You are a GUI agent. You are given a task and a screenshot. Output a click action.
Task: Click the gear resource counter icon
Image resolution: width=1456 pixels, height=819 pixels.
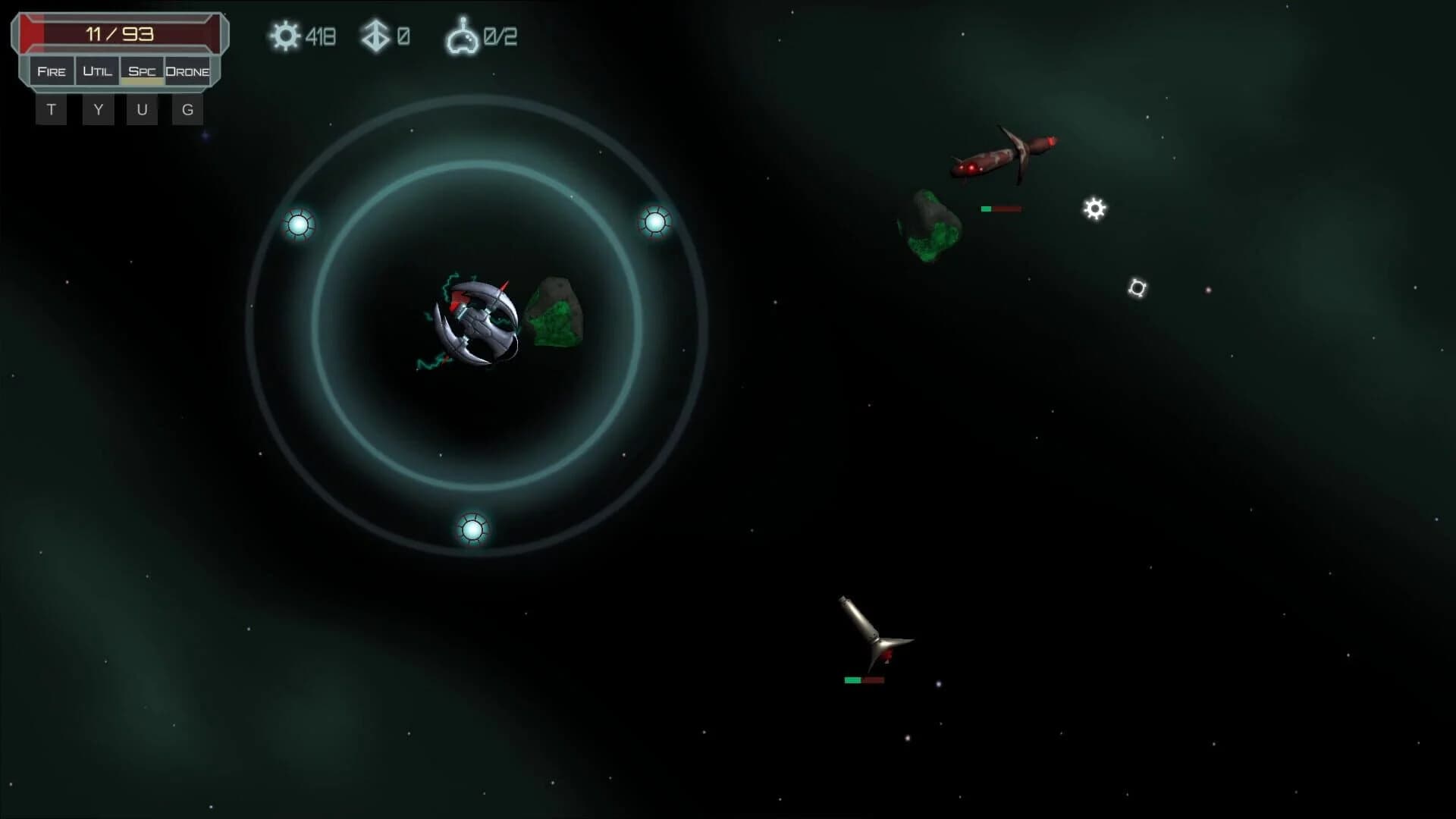coord(284,36)
